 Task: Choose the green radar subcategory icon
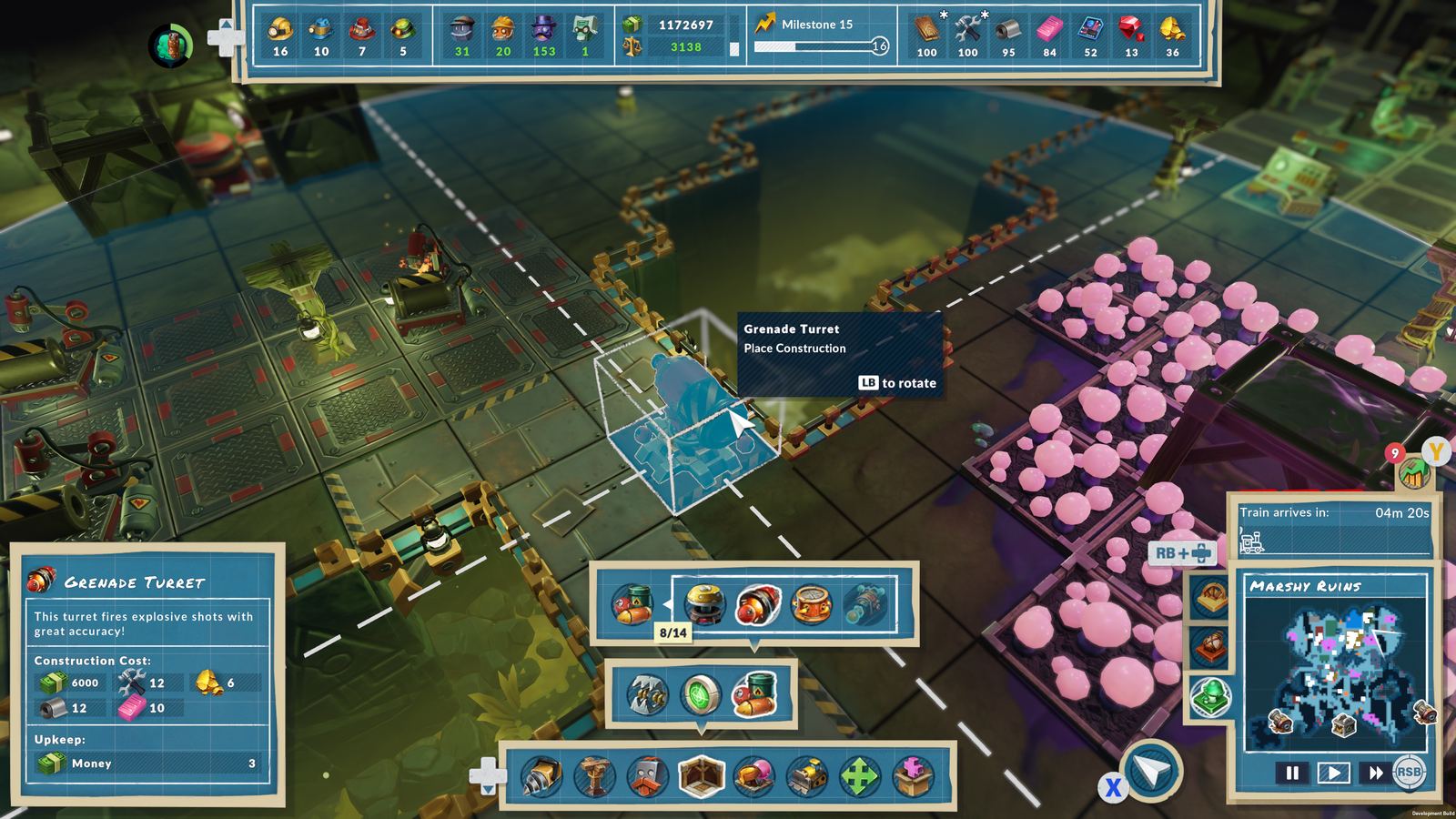[701, 695]
